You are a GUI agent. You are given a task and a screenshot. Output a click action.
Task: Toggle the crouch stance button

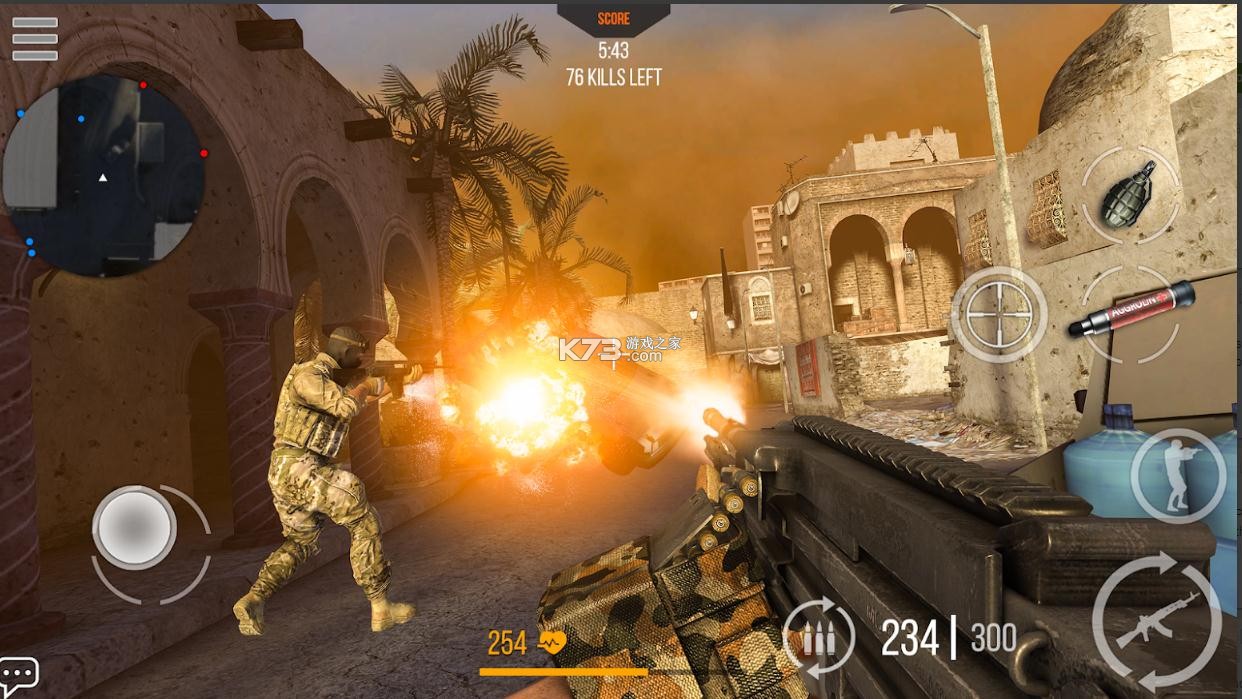(x=1178, y=476)
